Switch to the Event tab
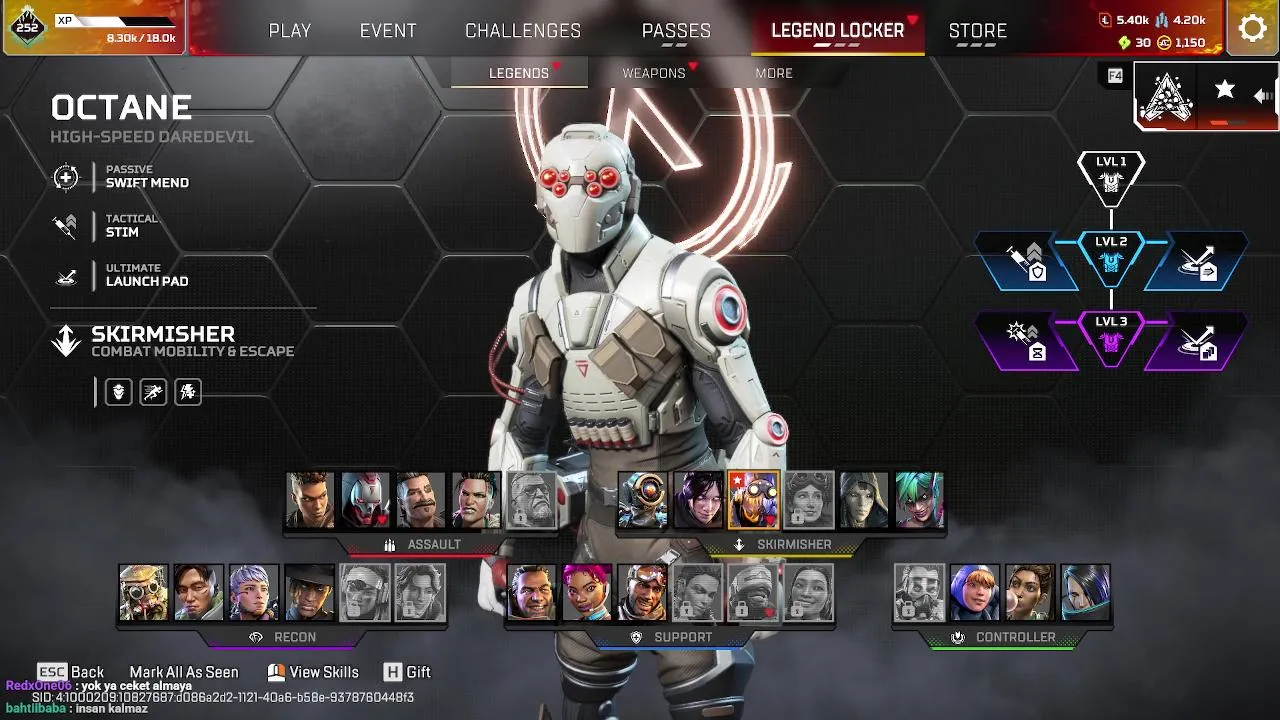The height and width of the screenshot is (720, 1280). (388, 31)
